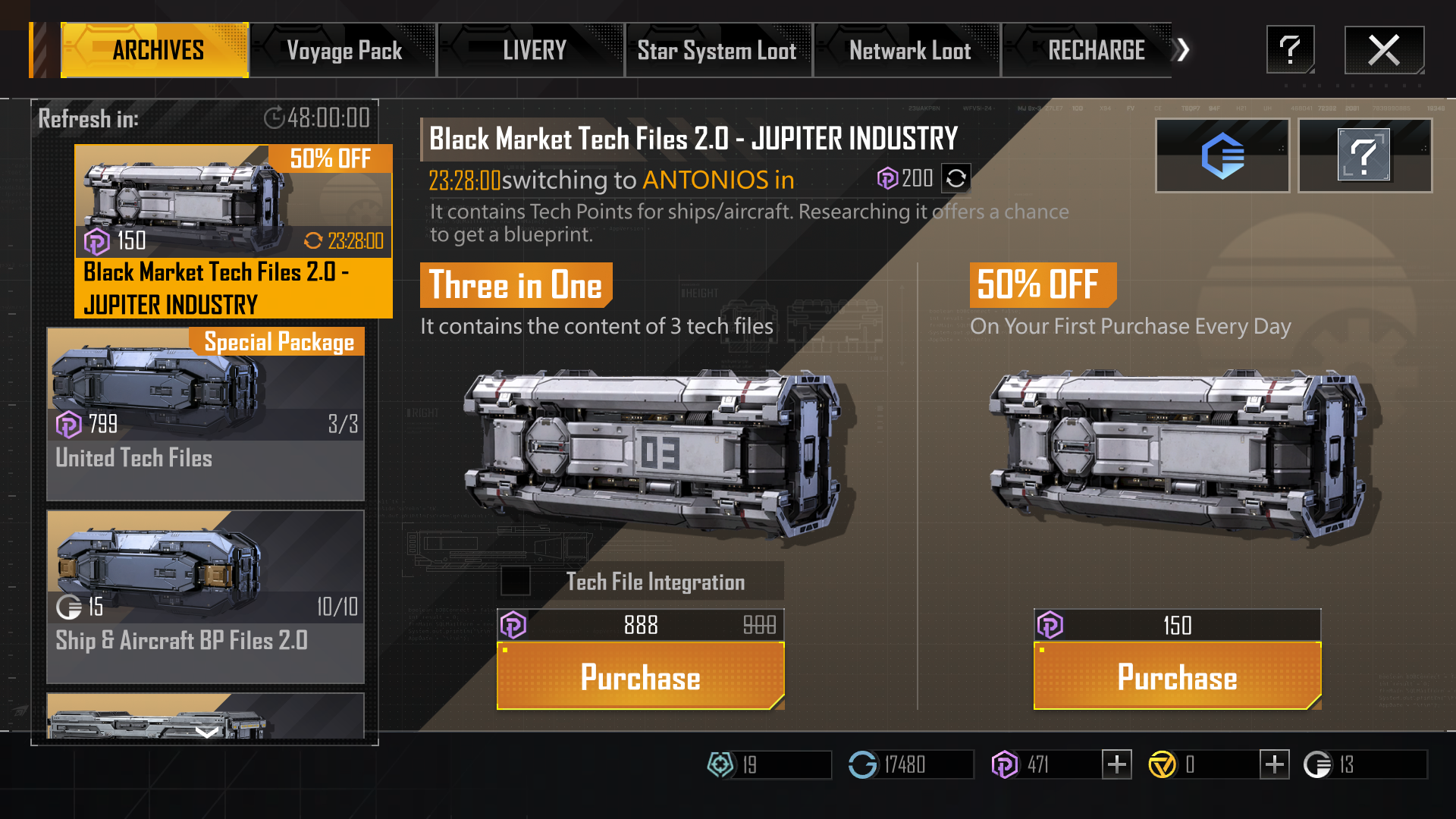Select Ship & Aircraft BP Files 2.0
Viewport: 1456px width, 819px height.
[206, 596]
